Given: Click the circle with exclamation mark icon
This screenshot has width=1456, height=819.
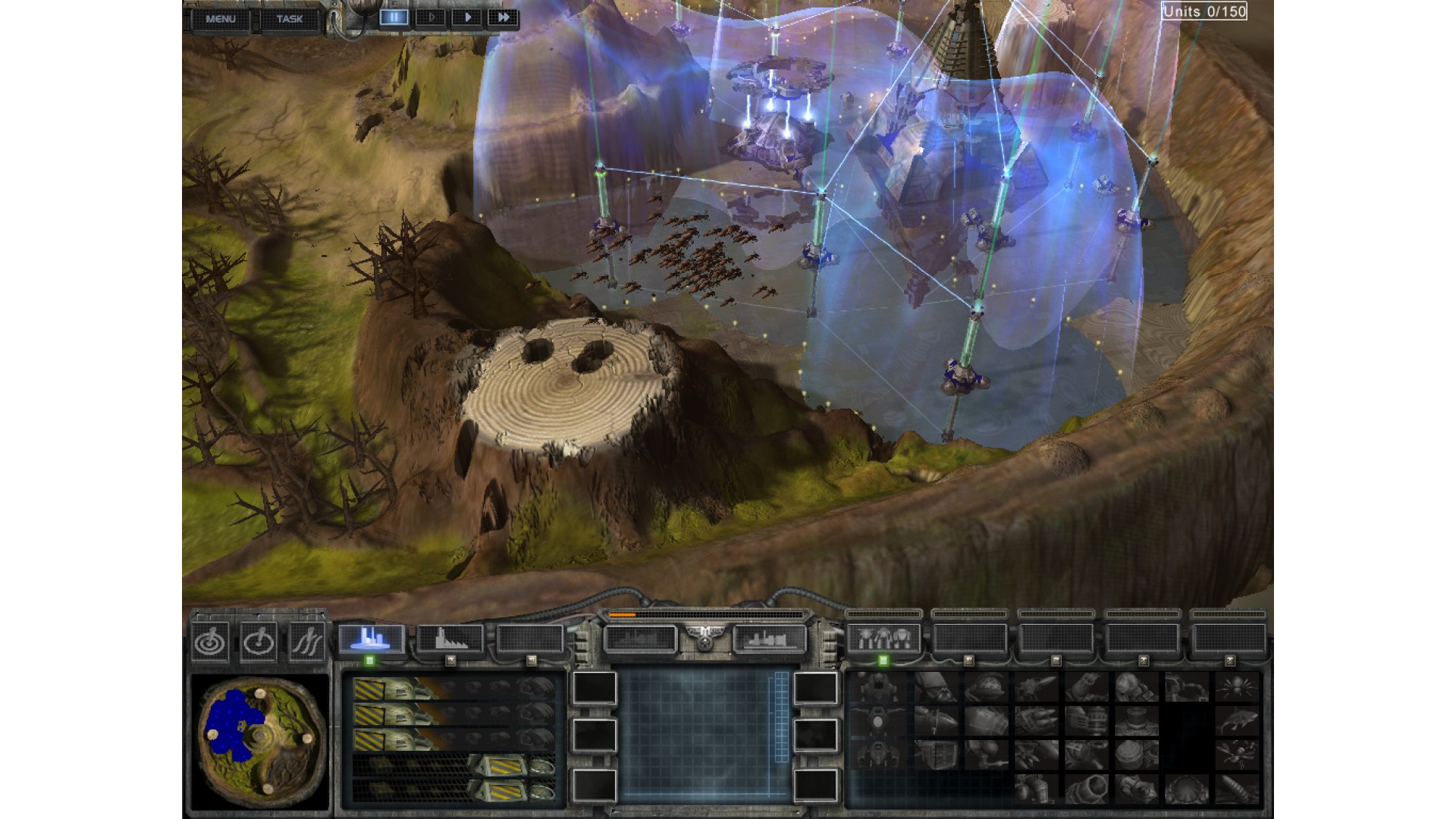Looking at the screenshot, I should (x=258, y=642).
